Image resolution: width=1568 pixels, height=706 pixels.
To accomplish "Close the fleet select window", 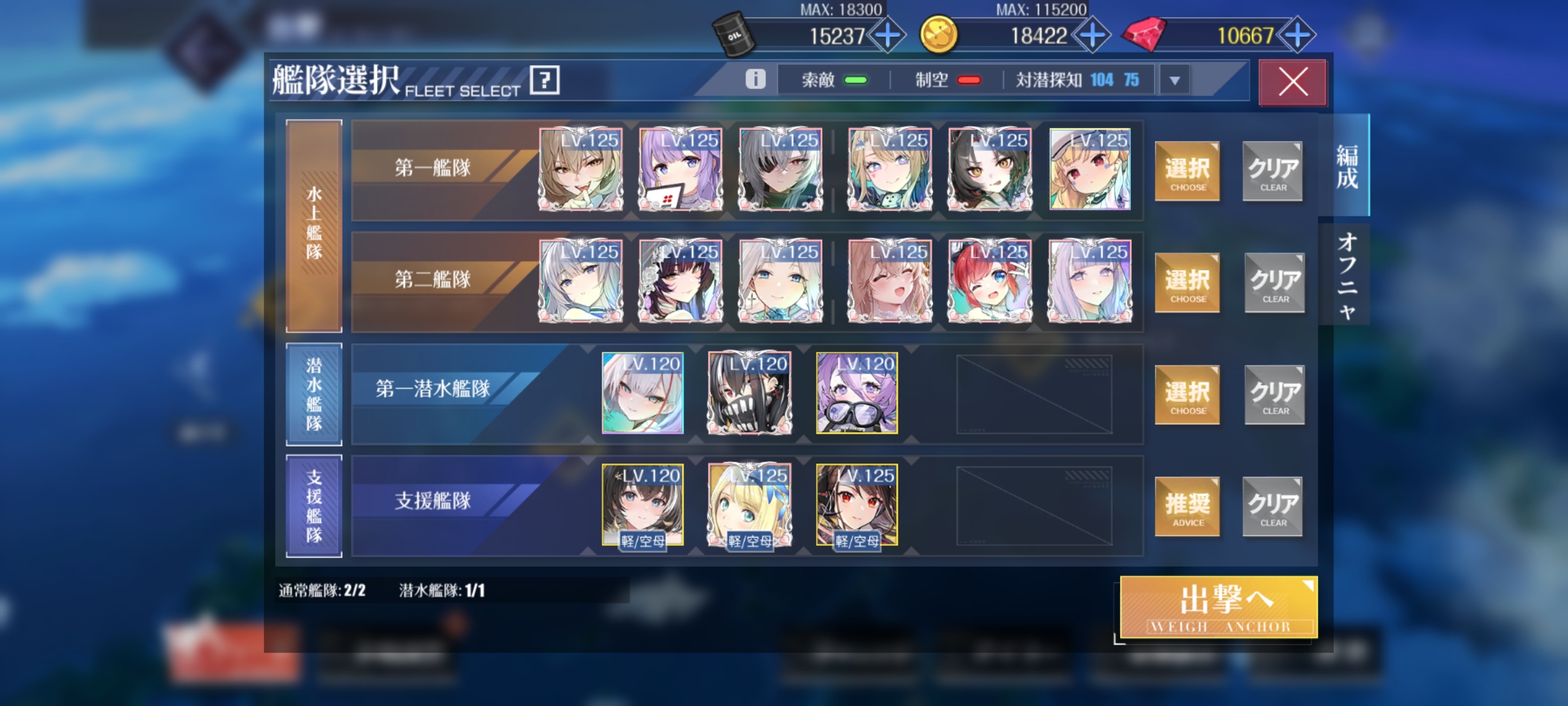I will click(x=1292, y=82).
